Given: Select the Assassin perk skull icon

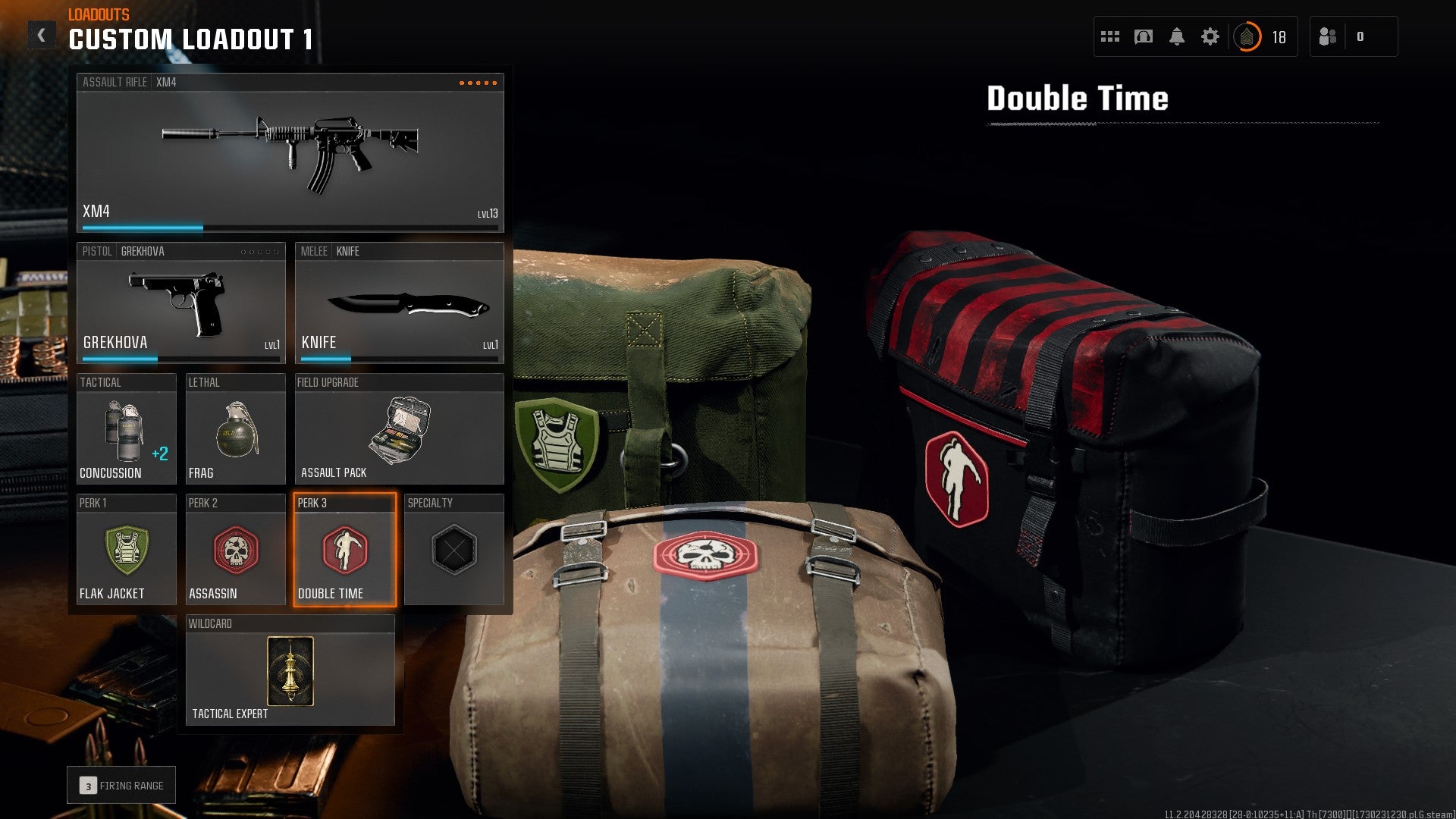Looking at the screenshot, I should [235, 550].
